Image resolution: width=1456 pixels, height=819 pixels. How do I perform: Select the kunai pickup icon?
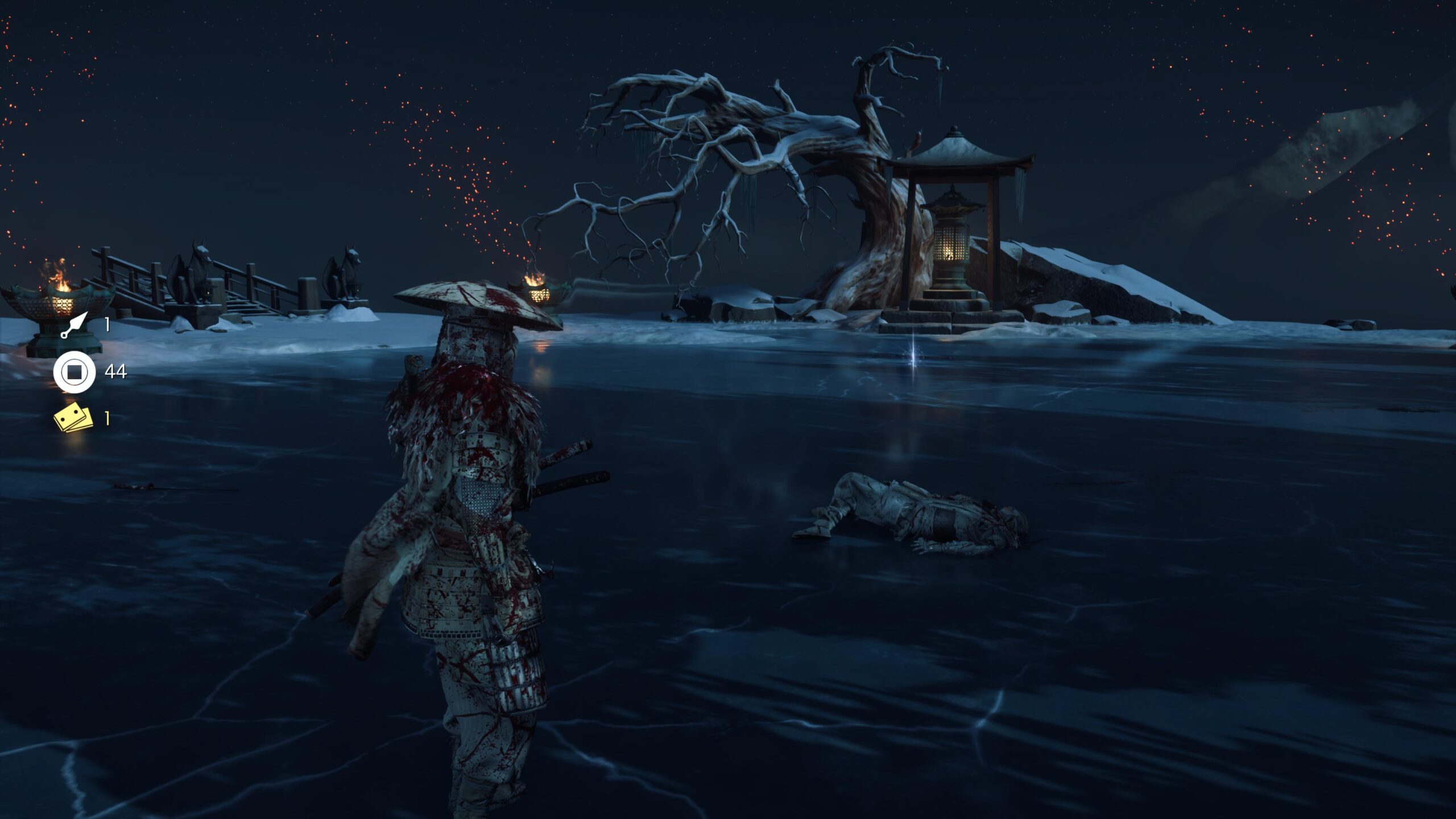click(x=75, y=325)
